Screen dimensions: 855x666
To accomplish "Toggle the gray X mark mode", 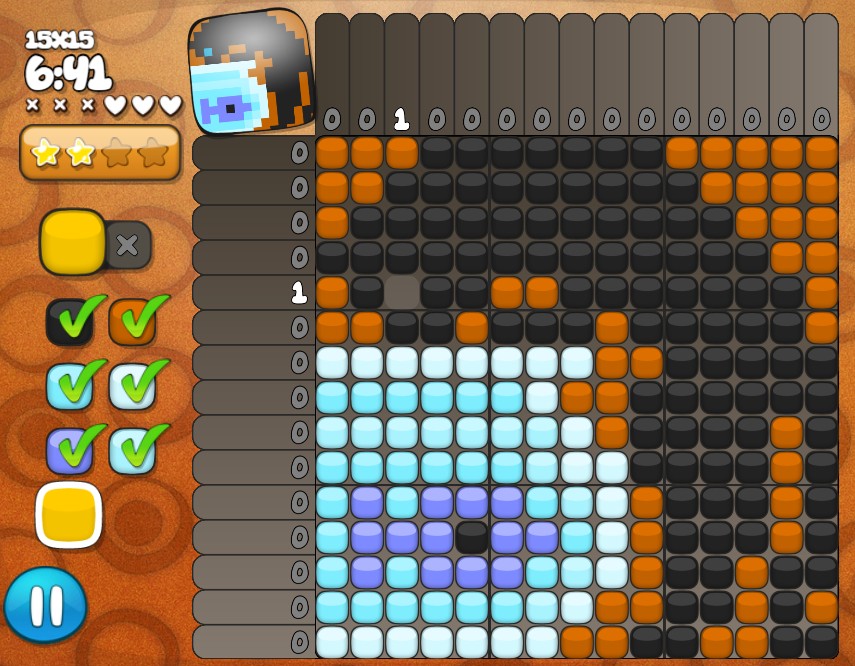I will point(128,245).
